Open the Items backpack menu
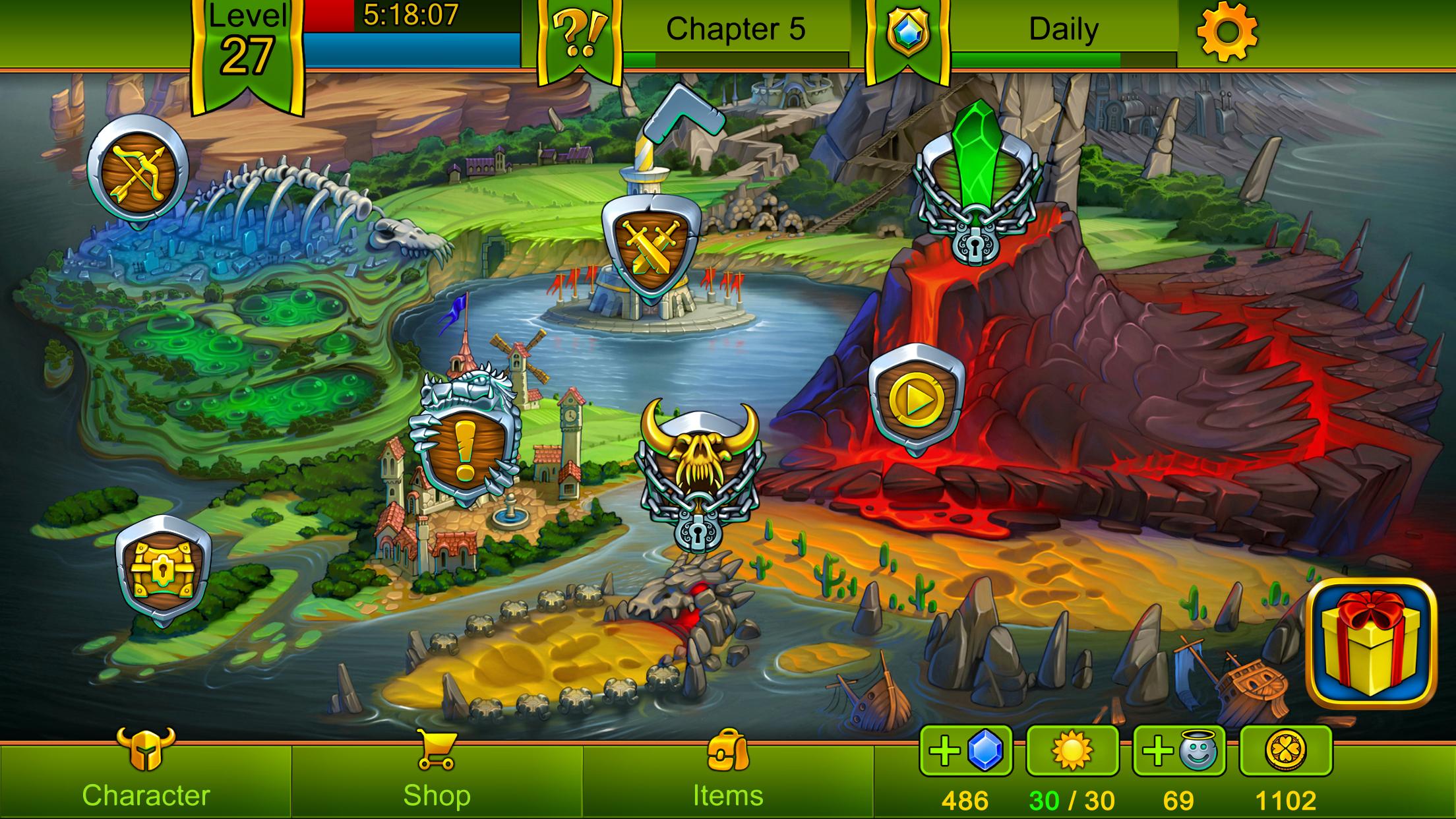Viewport: 1456px width, 819px height. click(x=728, y=778)
